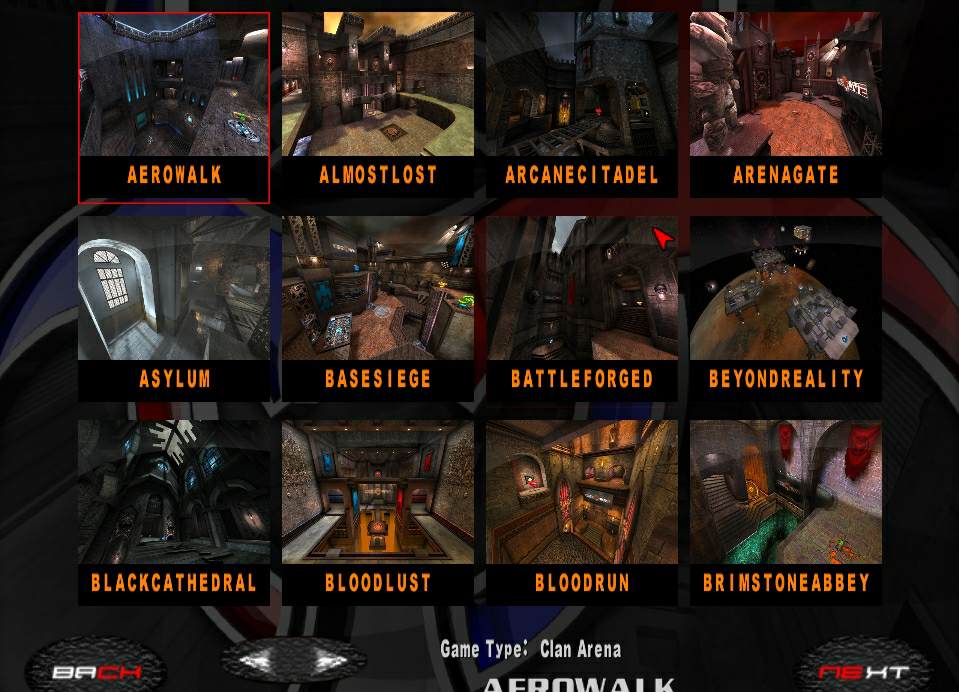
Task: Select the Arenagate map
Action: pyautogui.click(x=786, y=106)
